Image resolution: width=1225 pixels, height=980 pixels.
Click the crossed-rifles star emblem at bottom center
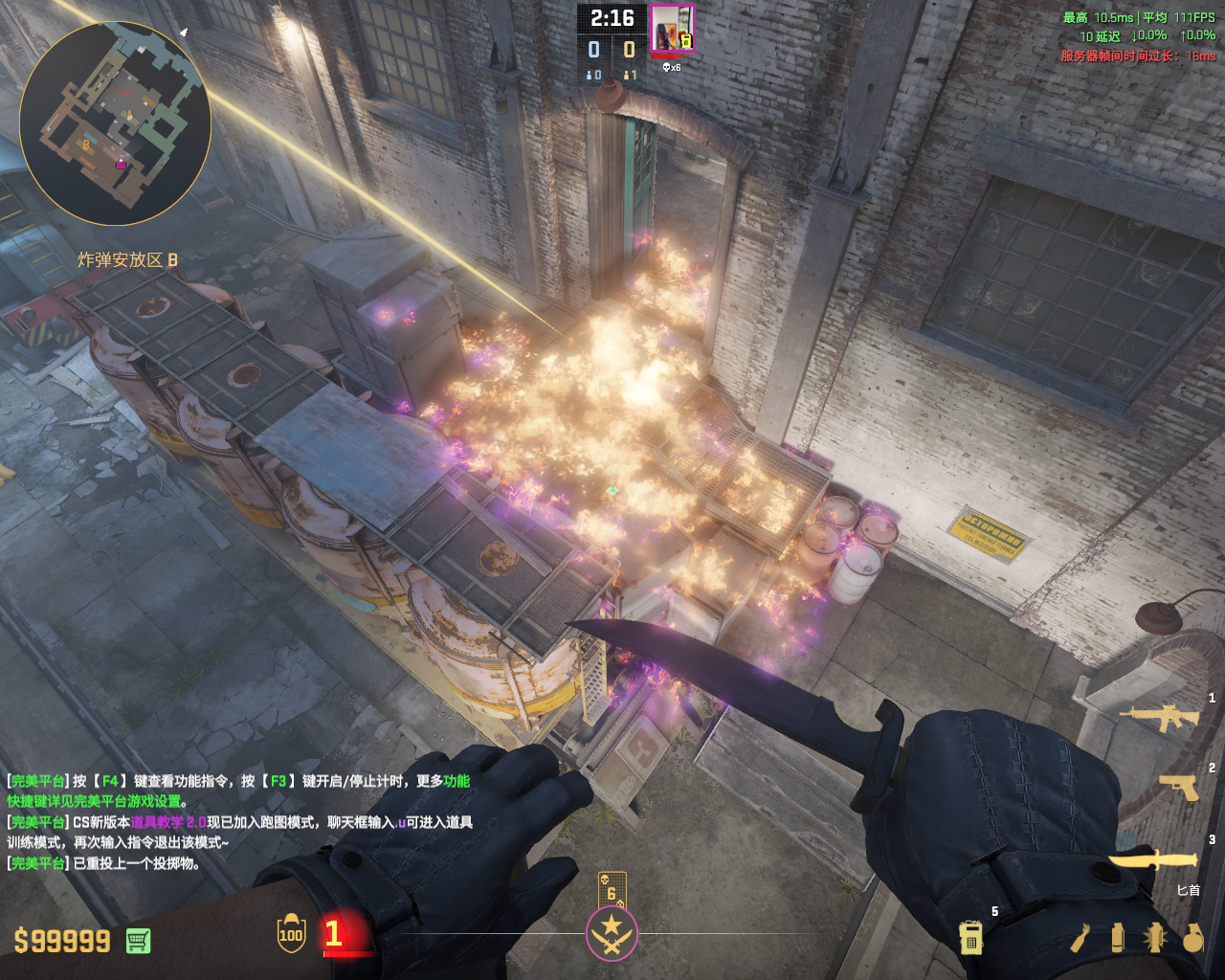(612, 933)
